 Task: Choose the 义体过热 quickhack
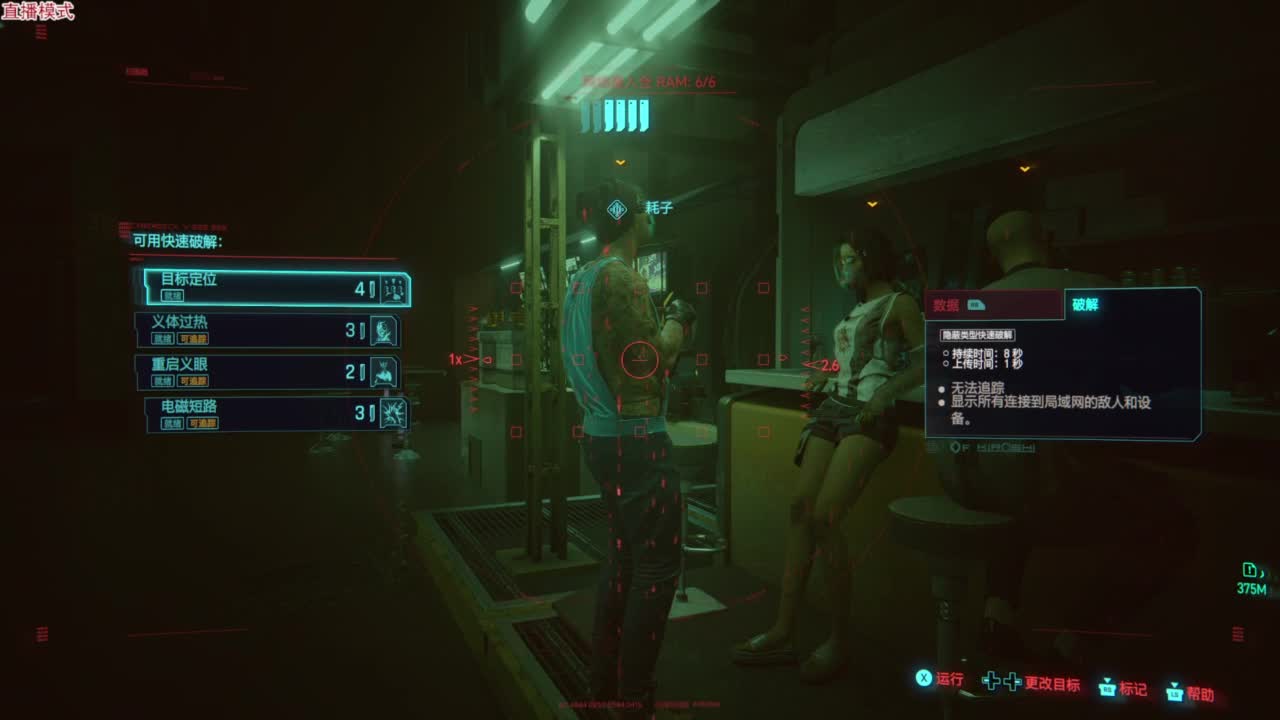(268, 330)
